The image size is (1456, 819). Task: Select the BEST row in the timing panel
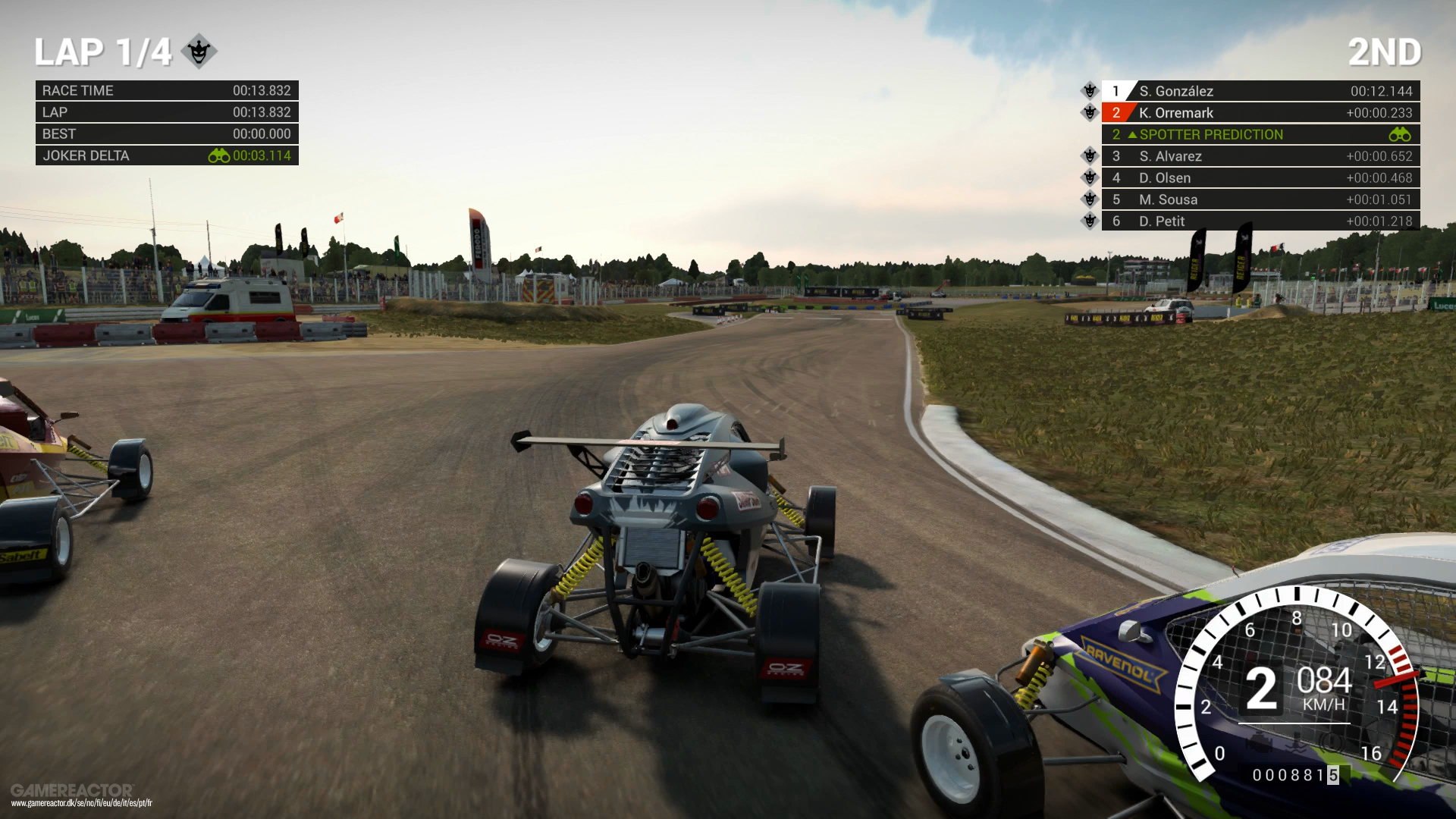pos(167,133)
